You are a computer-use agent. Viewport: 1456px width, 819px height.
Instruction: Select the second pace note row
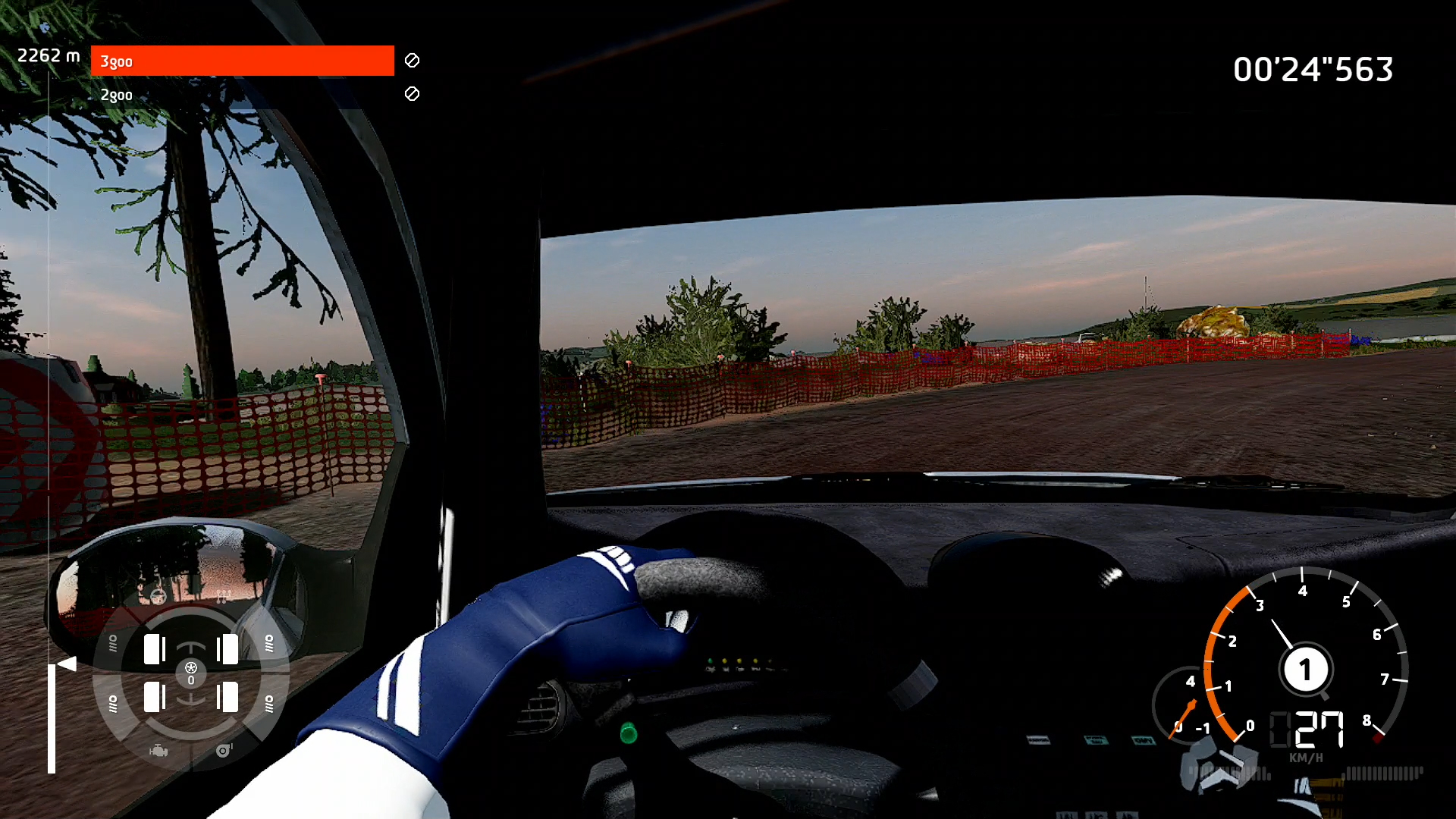point(243,95)
